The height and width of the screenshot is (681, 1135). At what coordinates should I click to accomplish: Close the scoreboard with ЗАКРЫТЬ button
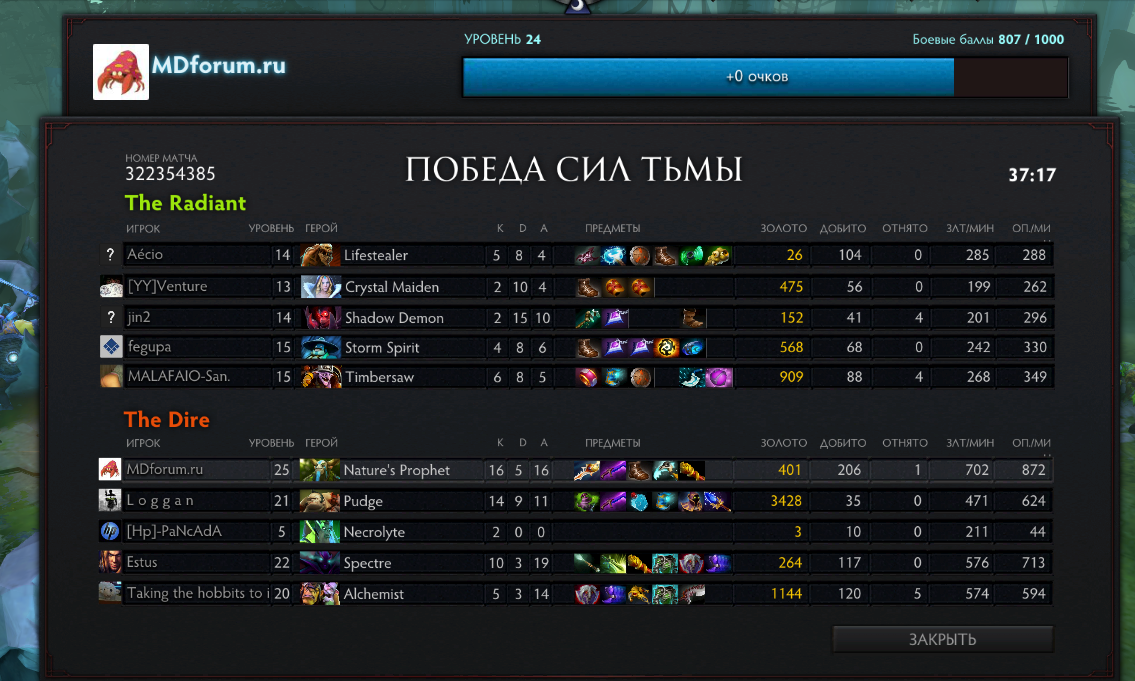coord(942,639)
